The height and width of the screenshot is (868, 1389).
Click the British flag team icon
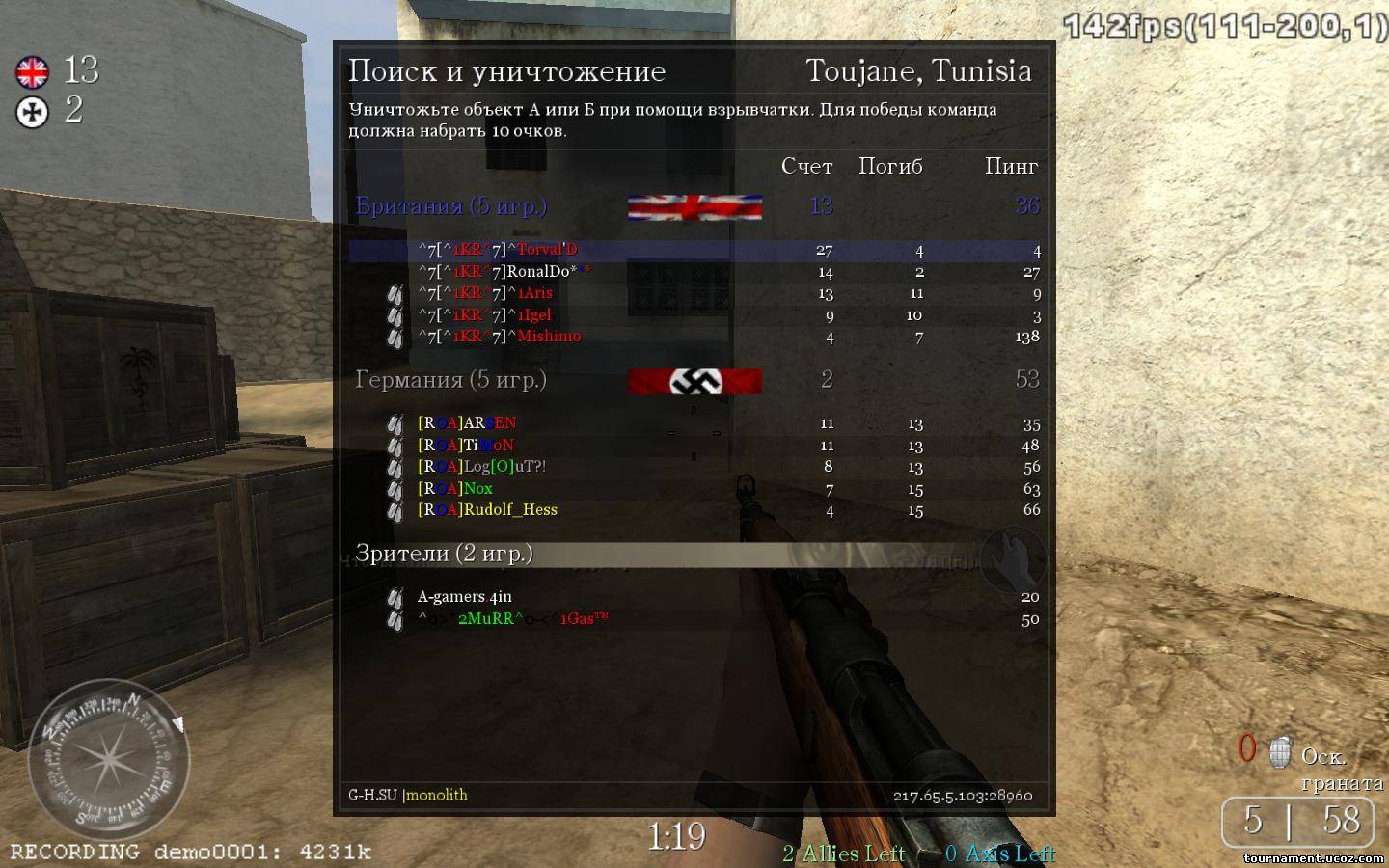pos(32,71)
